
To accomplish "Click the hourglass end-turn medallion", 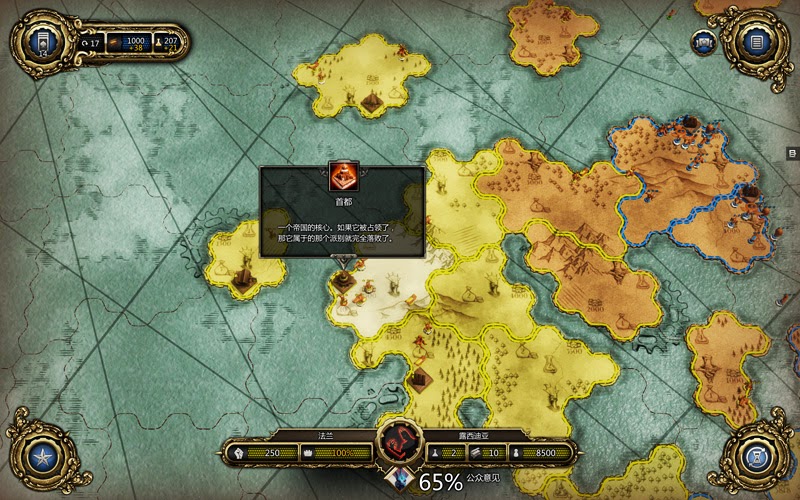I will pyautogui.click(x=757, y=457).
